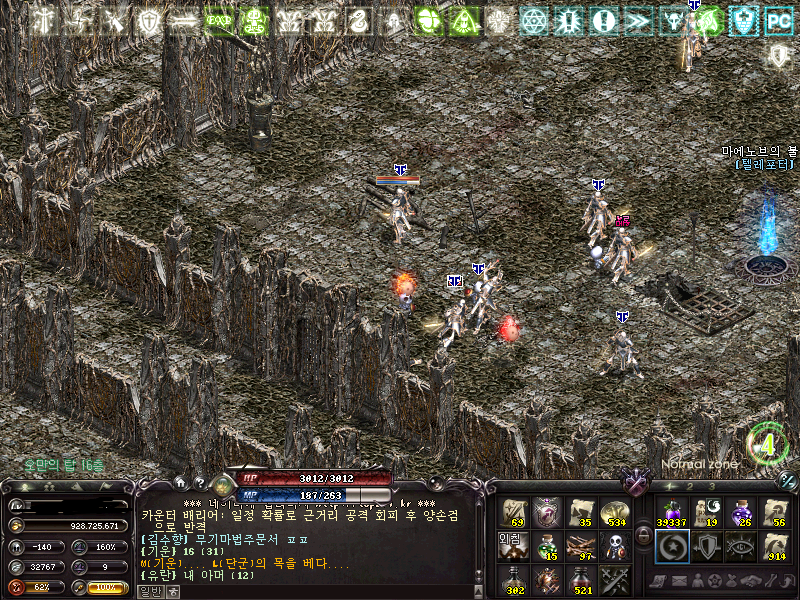Select the dark red potion, count 521
Image resolution: width=800 pixels, height=600 pixels.
(581, 579)
